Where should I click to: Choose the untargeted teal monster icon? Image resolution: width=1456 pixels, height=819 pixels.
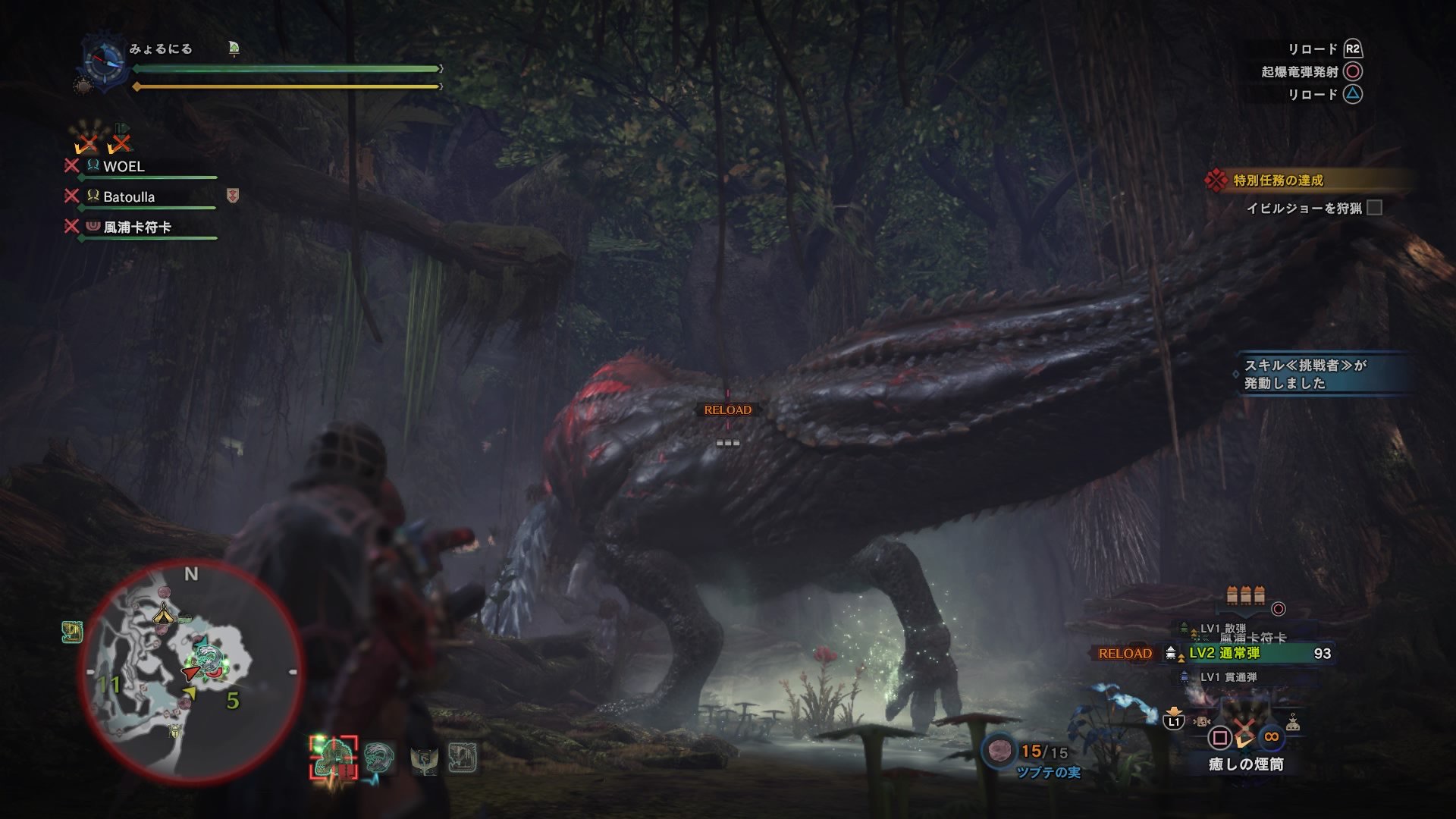click(x=379, y=757)
